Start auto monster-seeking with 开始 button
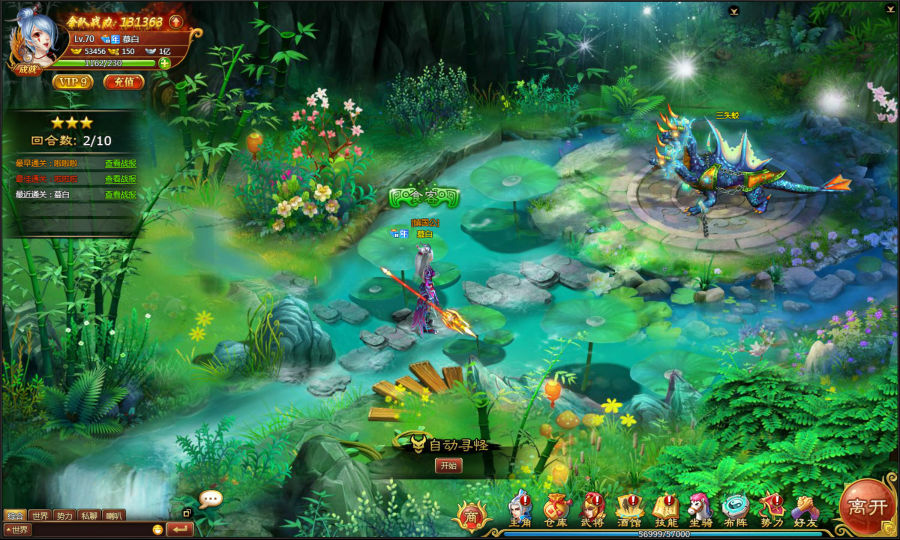Viewport: 900px width, 540px height. (x=449, y=465)
